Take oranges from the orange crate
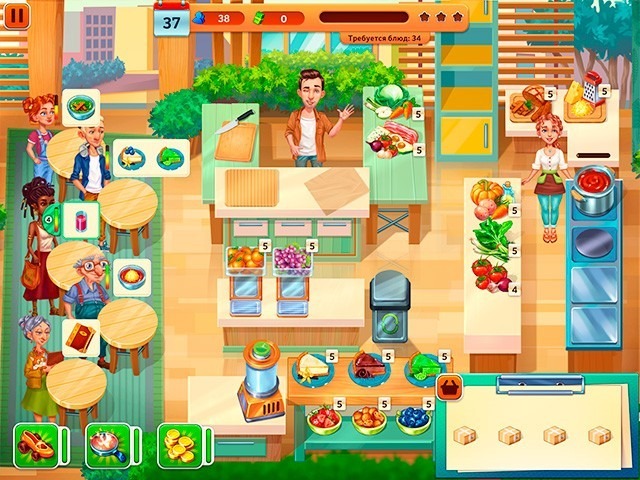Screen dimensions: 640x480 [x=245, y=259]
